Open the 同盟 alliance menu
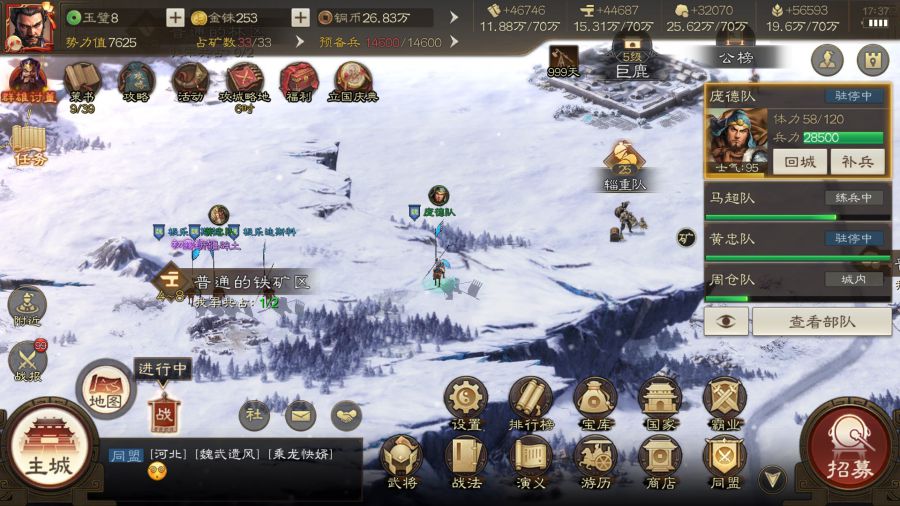This screenshot has height=506, width=900. click(724, 464)
